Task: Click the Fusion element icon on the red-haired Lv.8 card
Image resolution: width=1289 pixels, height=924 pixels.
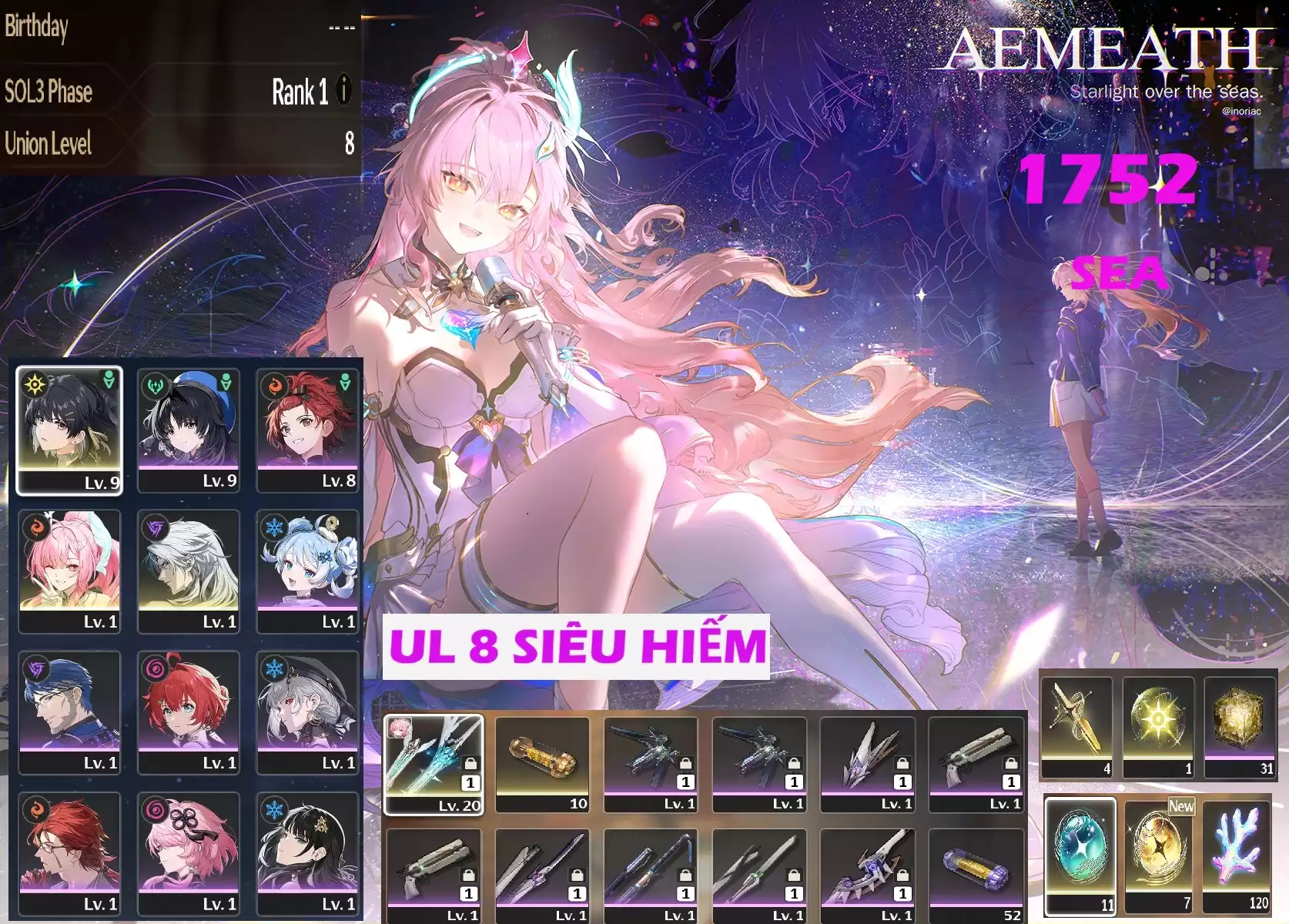Action: [274, 387]
